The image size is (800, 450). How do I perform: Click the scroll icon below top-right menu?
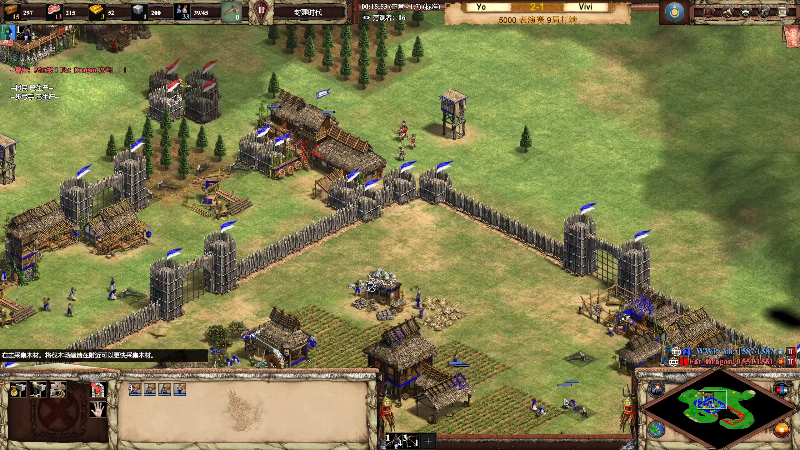(x=787, y=33)
